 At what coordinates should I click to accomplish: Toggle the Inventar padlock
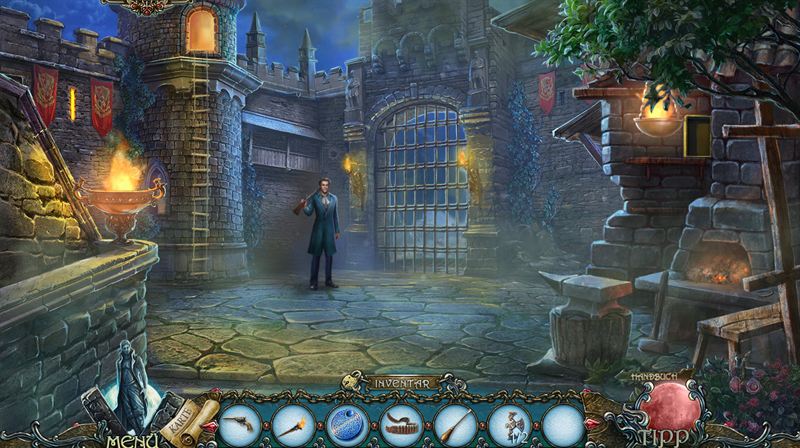pos(351,381)
